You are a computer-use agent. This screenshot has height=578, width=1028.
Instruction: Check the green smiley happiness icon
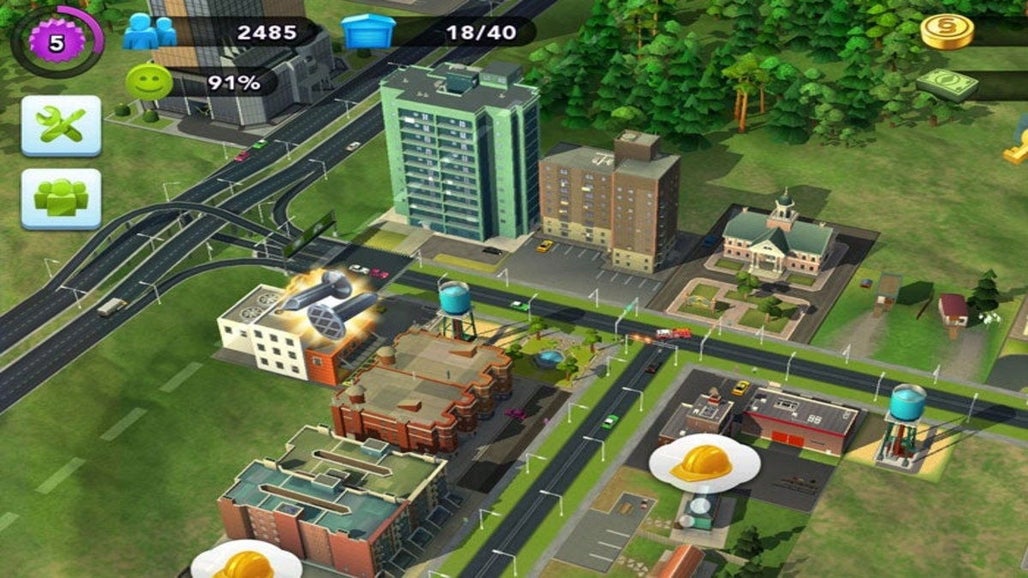pyautogui.click(x=148, y=82)
